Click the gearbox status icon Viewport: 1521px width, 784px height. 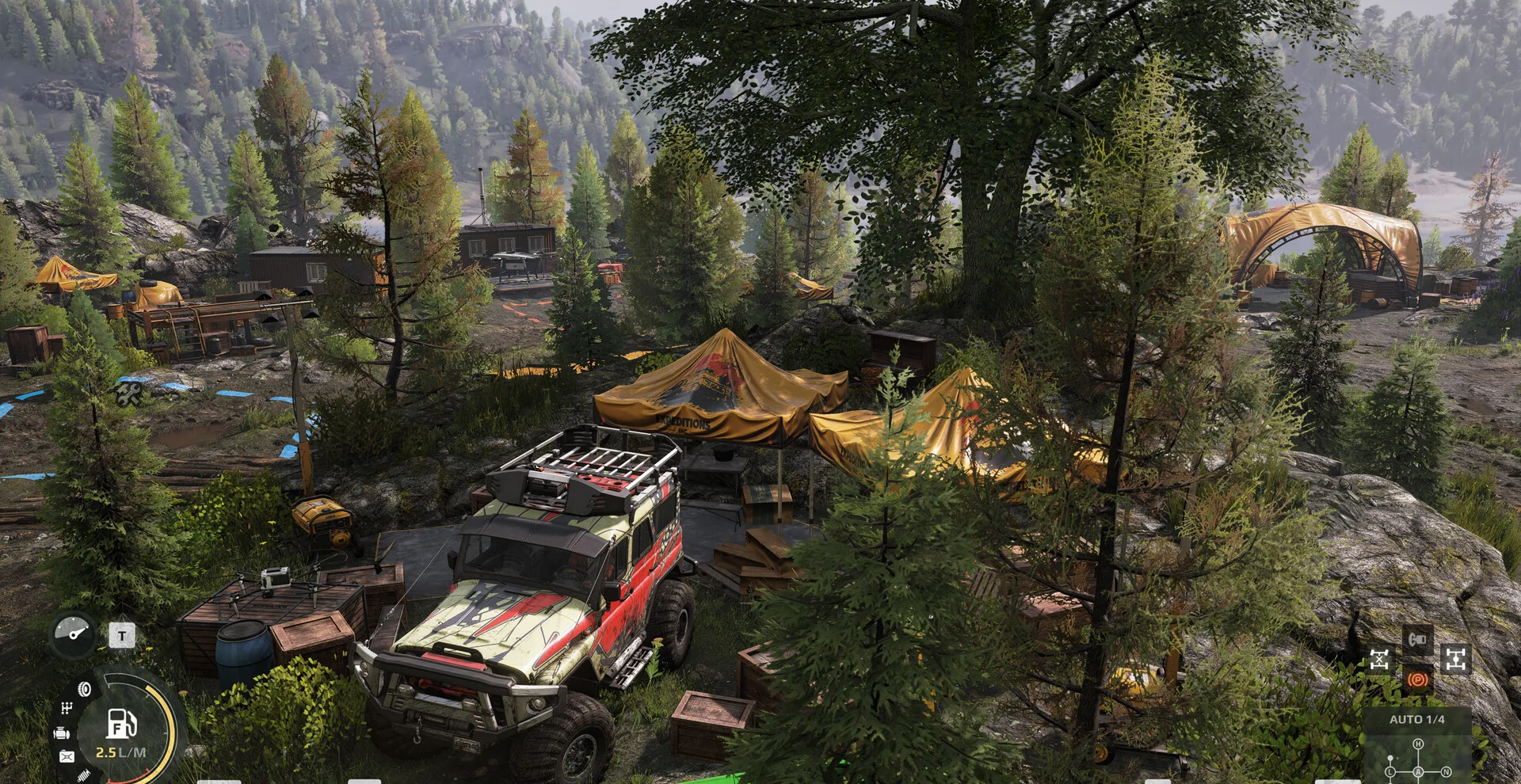(67, 708)
